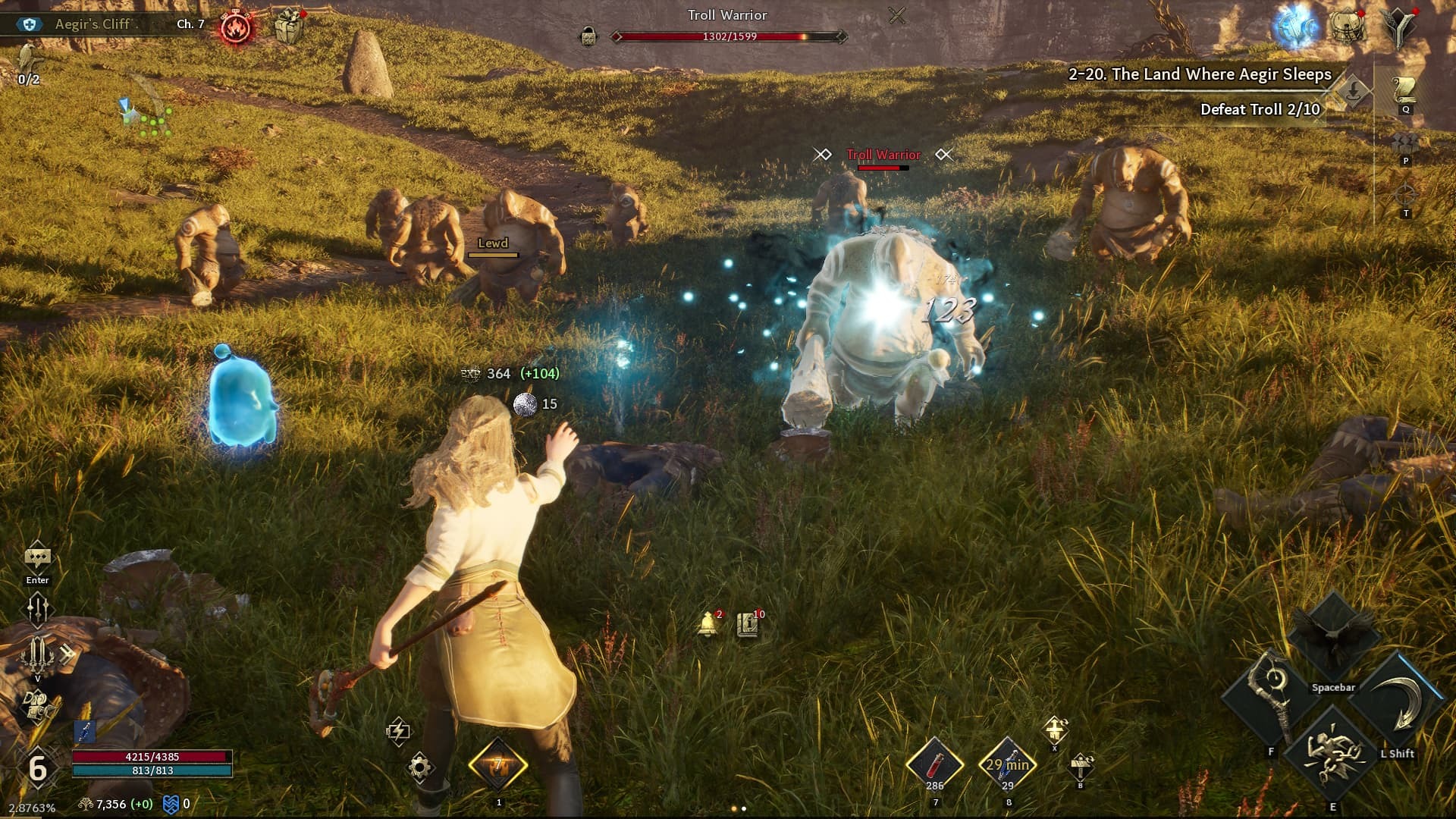Click the quest tracker teleport arrow button
Image resolution: width=1456 pixels, height=819 pixels.
(x=1353, y=93)
